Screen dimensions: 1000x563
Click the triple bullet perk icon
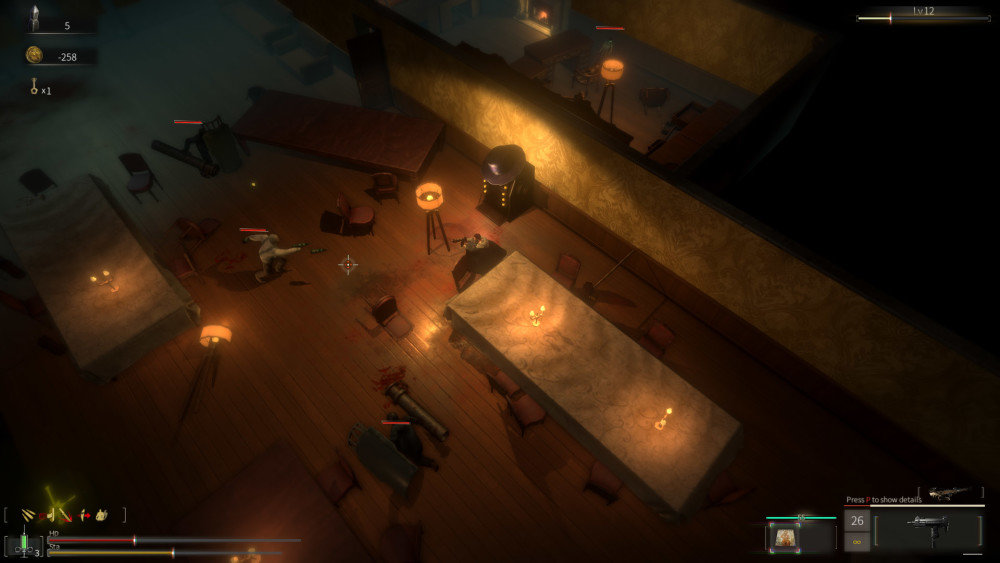pos(27,515)
